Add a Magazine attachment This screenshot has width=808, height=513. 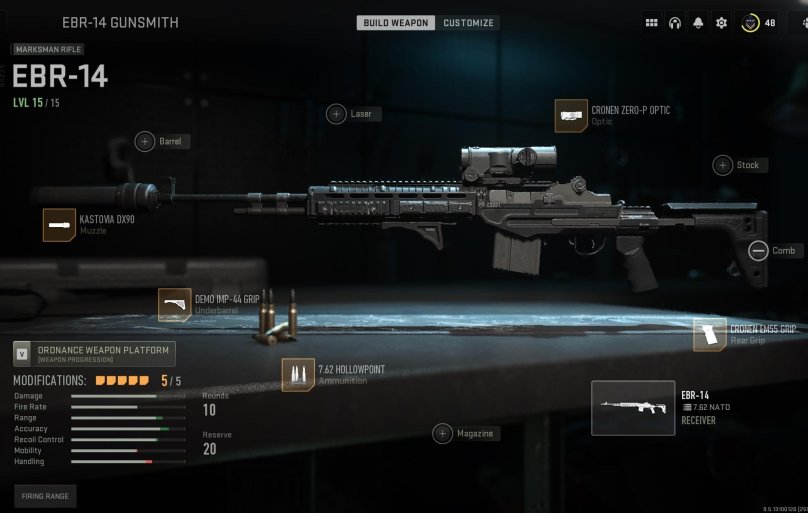coord(442,433)
